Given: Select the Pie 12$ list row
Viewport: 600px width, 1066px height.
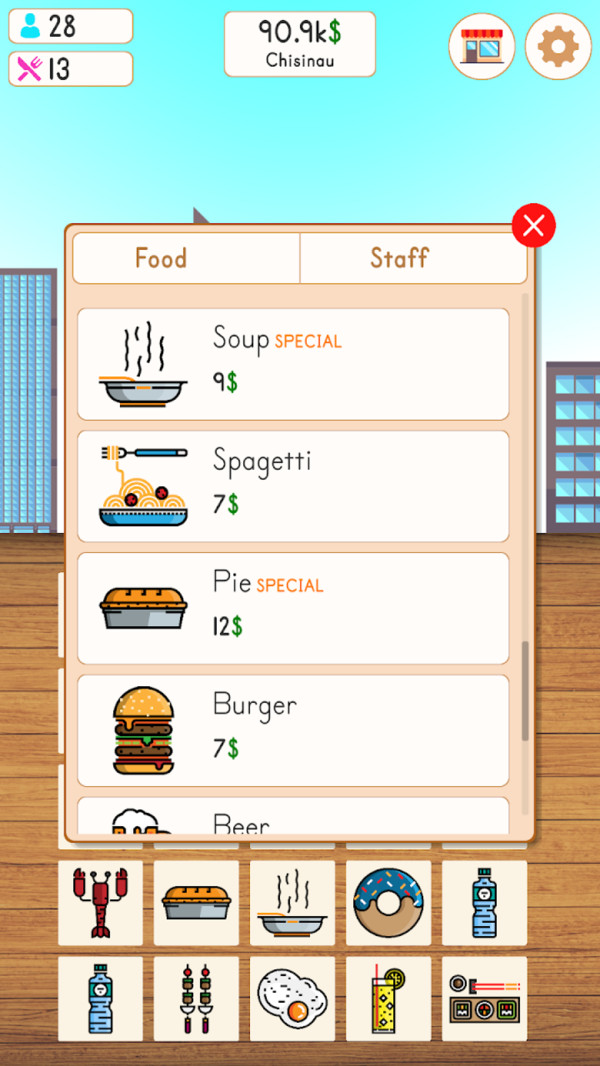Looking at the screenshot, I should (x=293, y=608).
